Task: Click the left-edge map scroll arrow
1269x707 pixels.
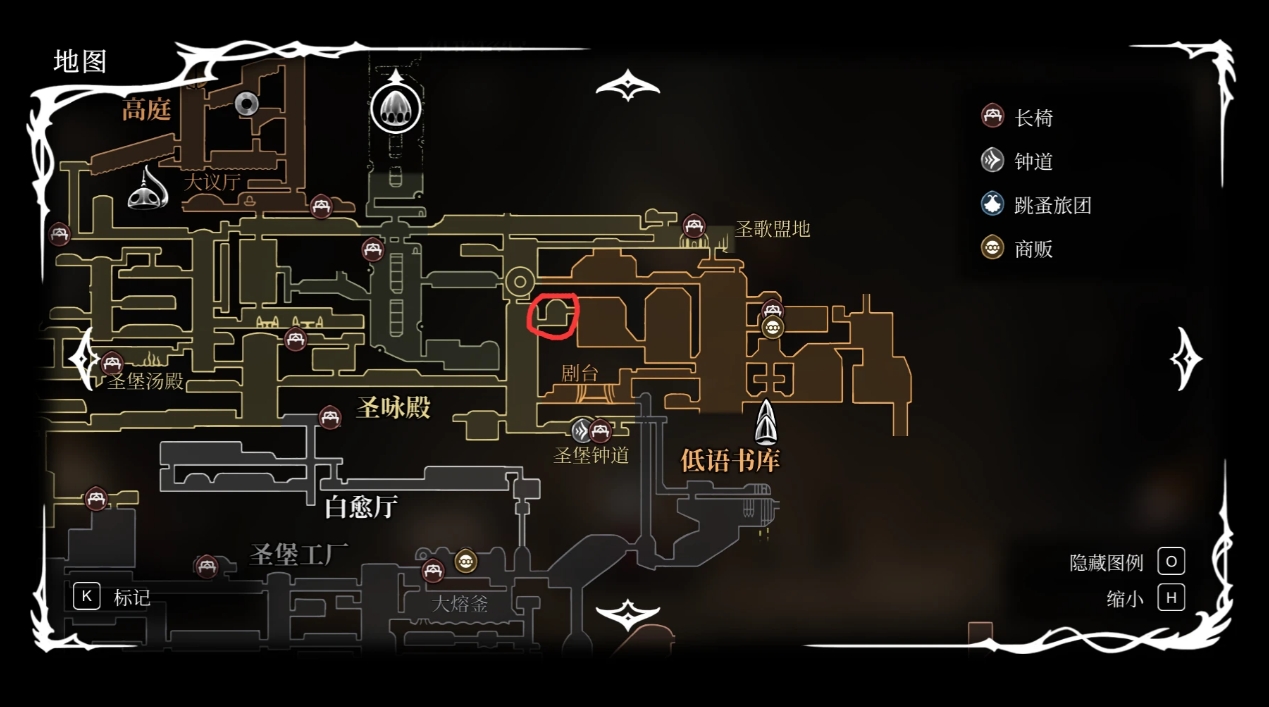Action: [82, 356]
